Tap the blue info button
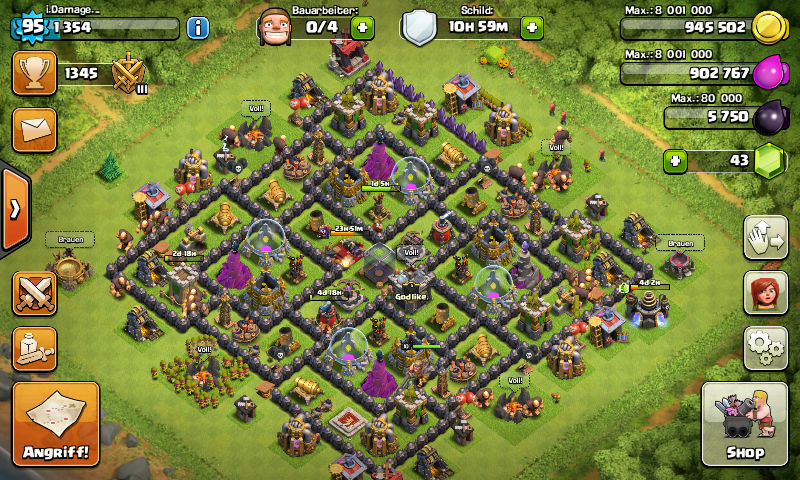This screenshot has width=800, height=480. pos(197,27)
